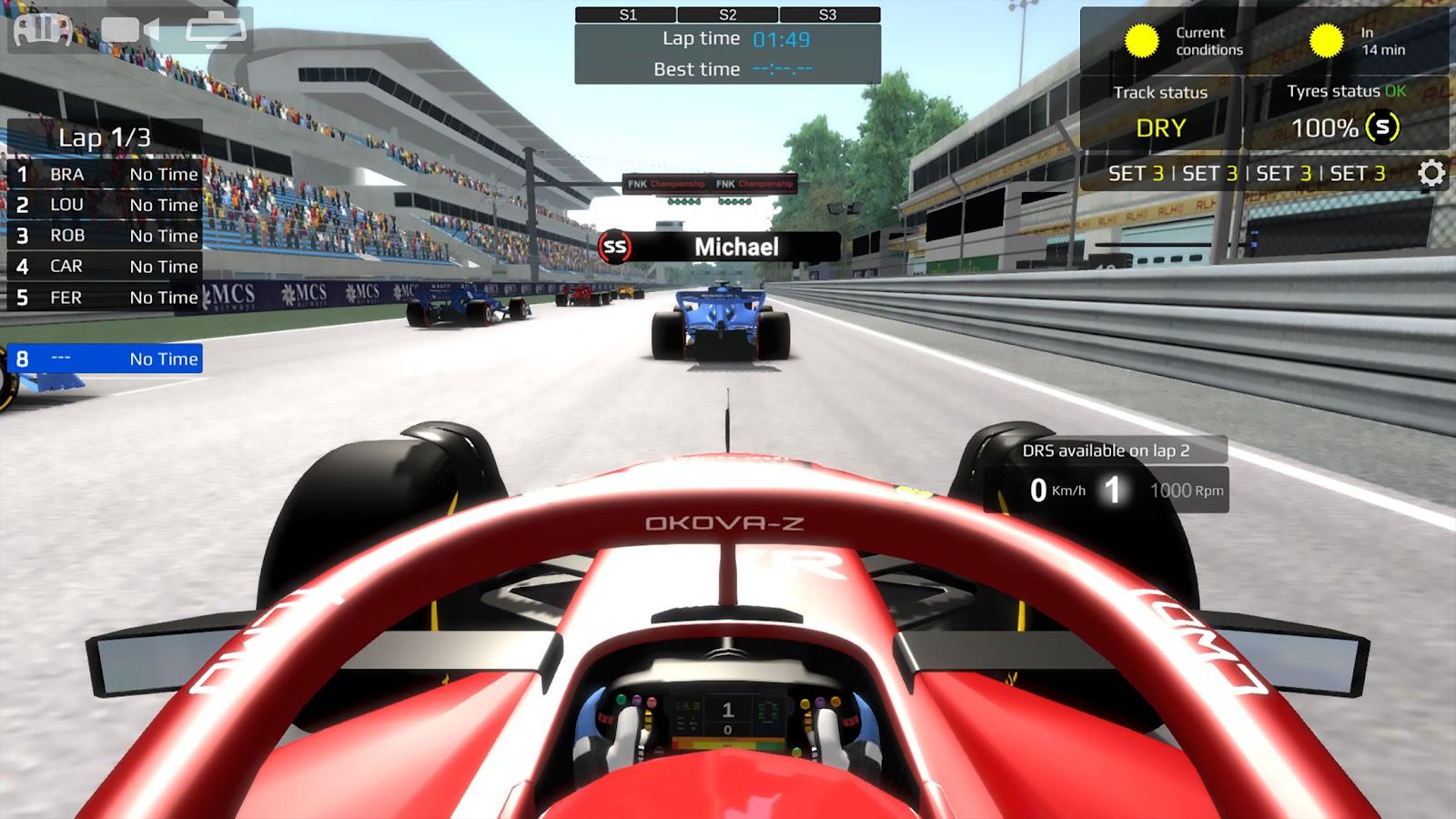Select the BRA row in the standings
This screenshot has width=1456, height=819.
coord(105,174)
